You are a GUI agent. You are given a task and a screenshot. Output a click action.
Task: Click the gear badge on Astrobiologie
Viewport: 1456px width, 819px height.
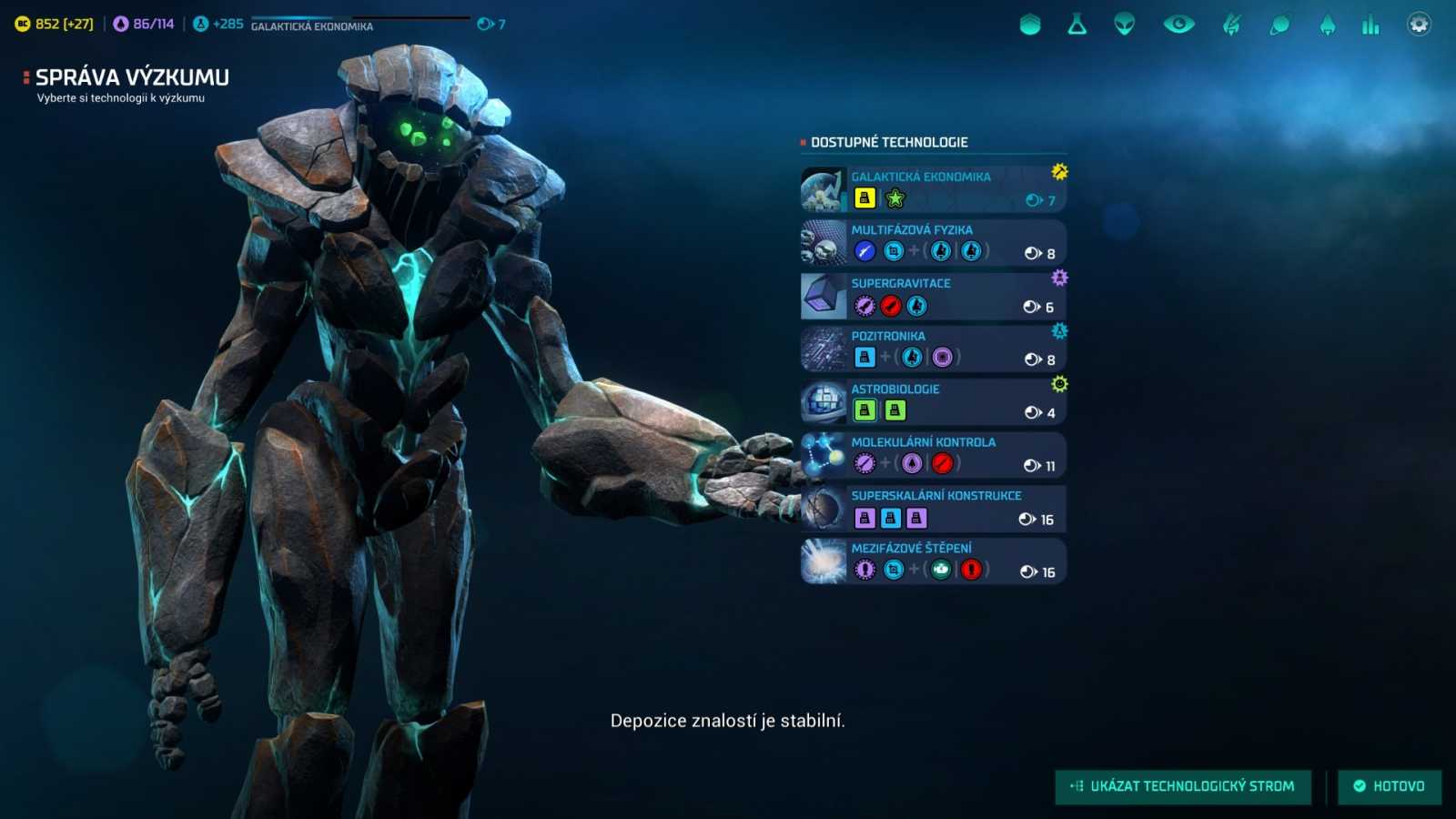point(1057,385)
